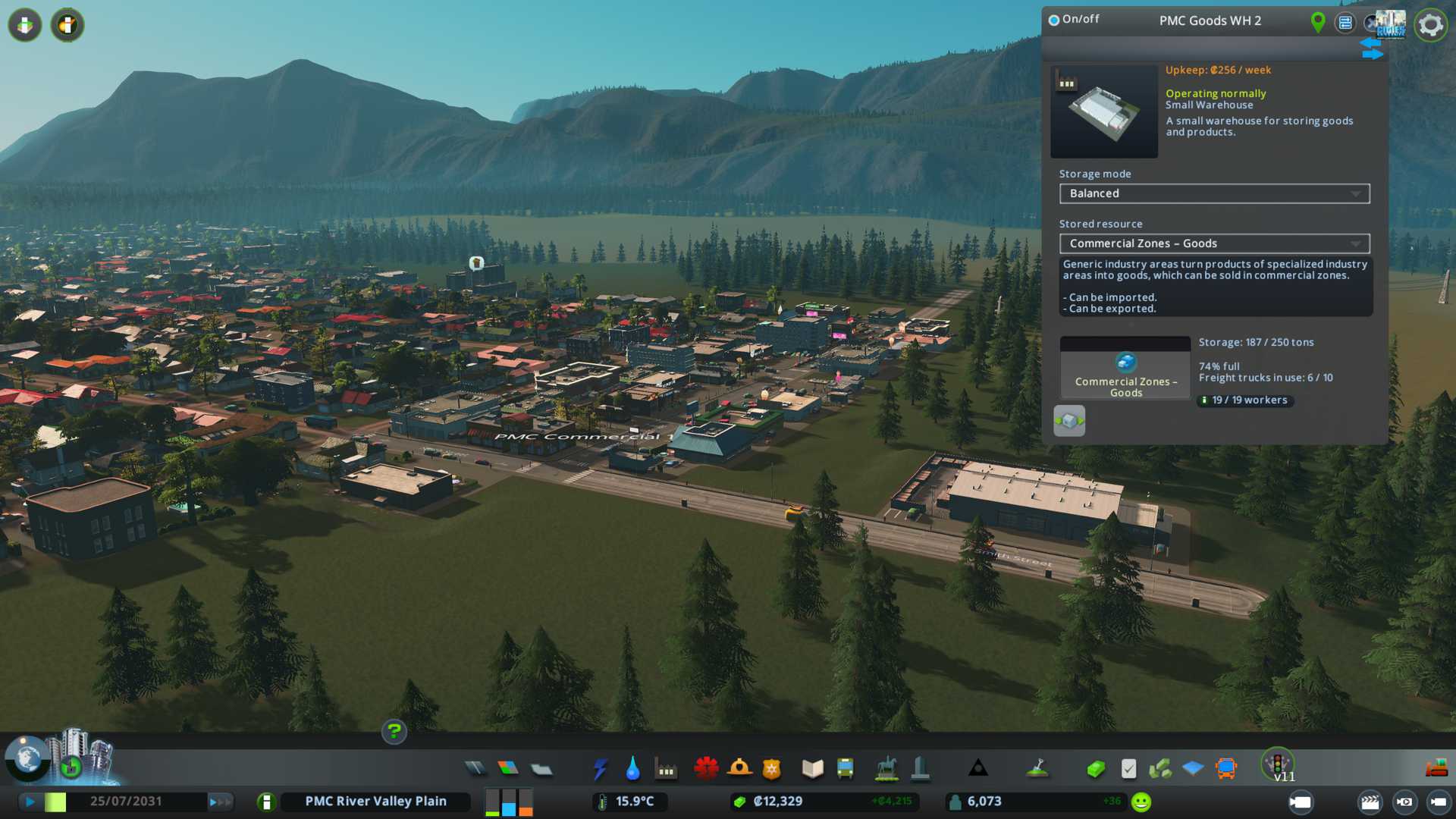Toggle the play/pause simulation button
Image resolution: width=1456 pixels, height=819 pixels.
pos(30,802)
